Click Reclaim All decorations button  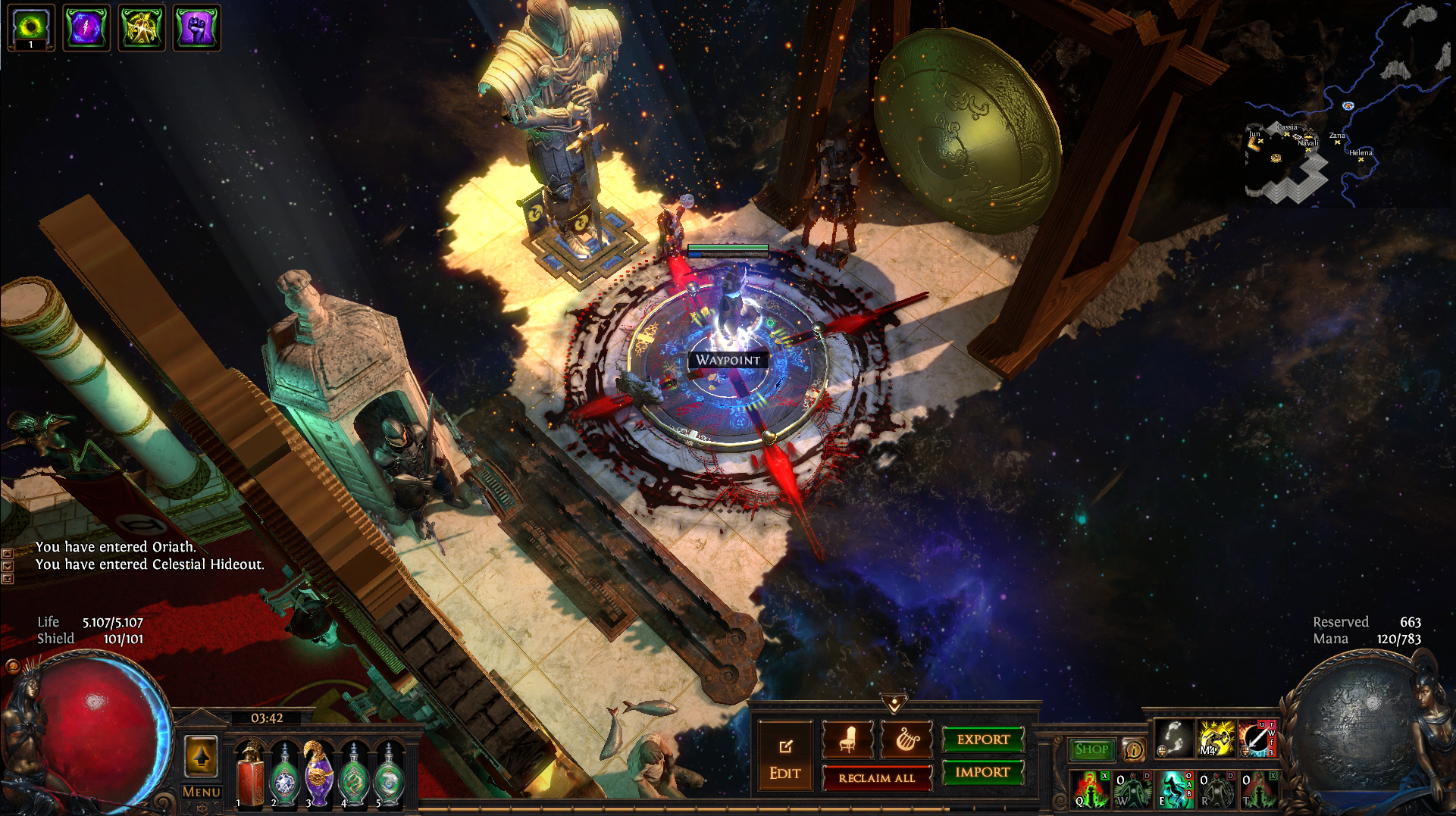click(x=876, y=778)
